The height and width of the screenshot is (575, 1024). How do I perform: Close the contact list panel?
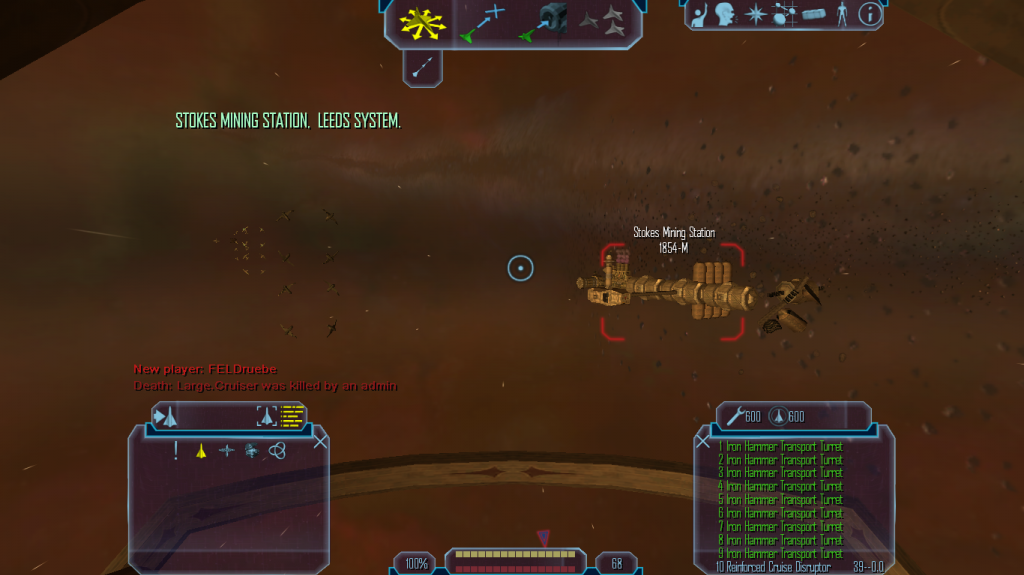click(x=321, y=441)
